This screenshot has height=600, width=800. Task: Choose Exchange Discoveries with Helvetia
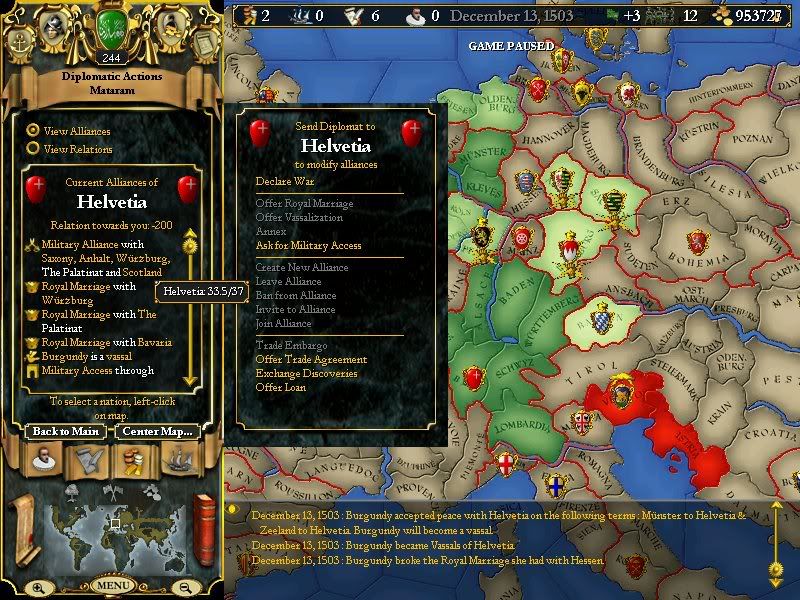point(306,373)
